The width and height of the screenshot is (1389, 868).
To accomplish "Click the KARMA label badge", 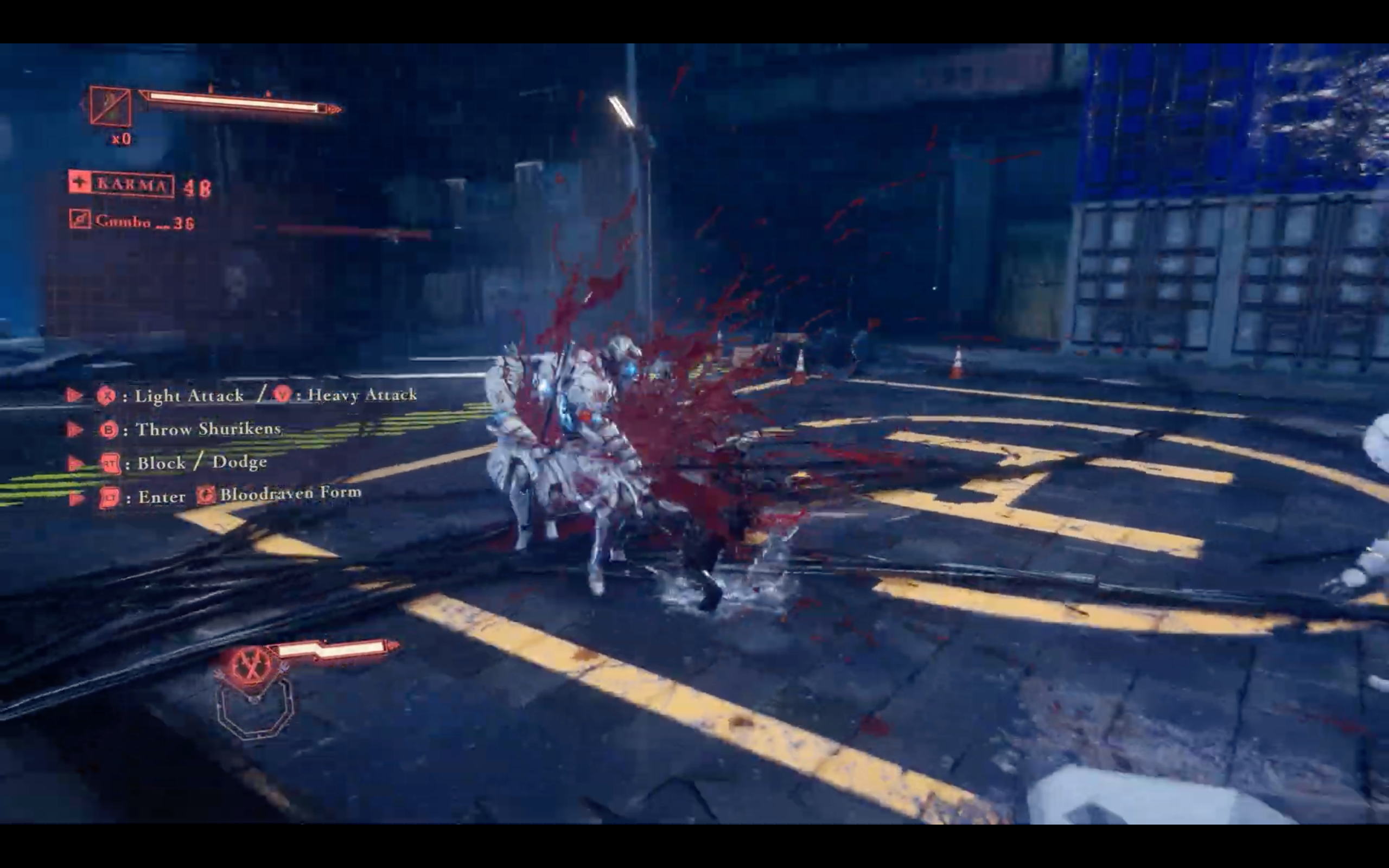I will click(x=122, y=184).
